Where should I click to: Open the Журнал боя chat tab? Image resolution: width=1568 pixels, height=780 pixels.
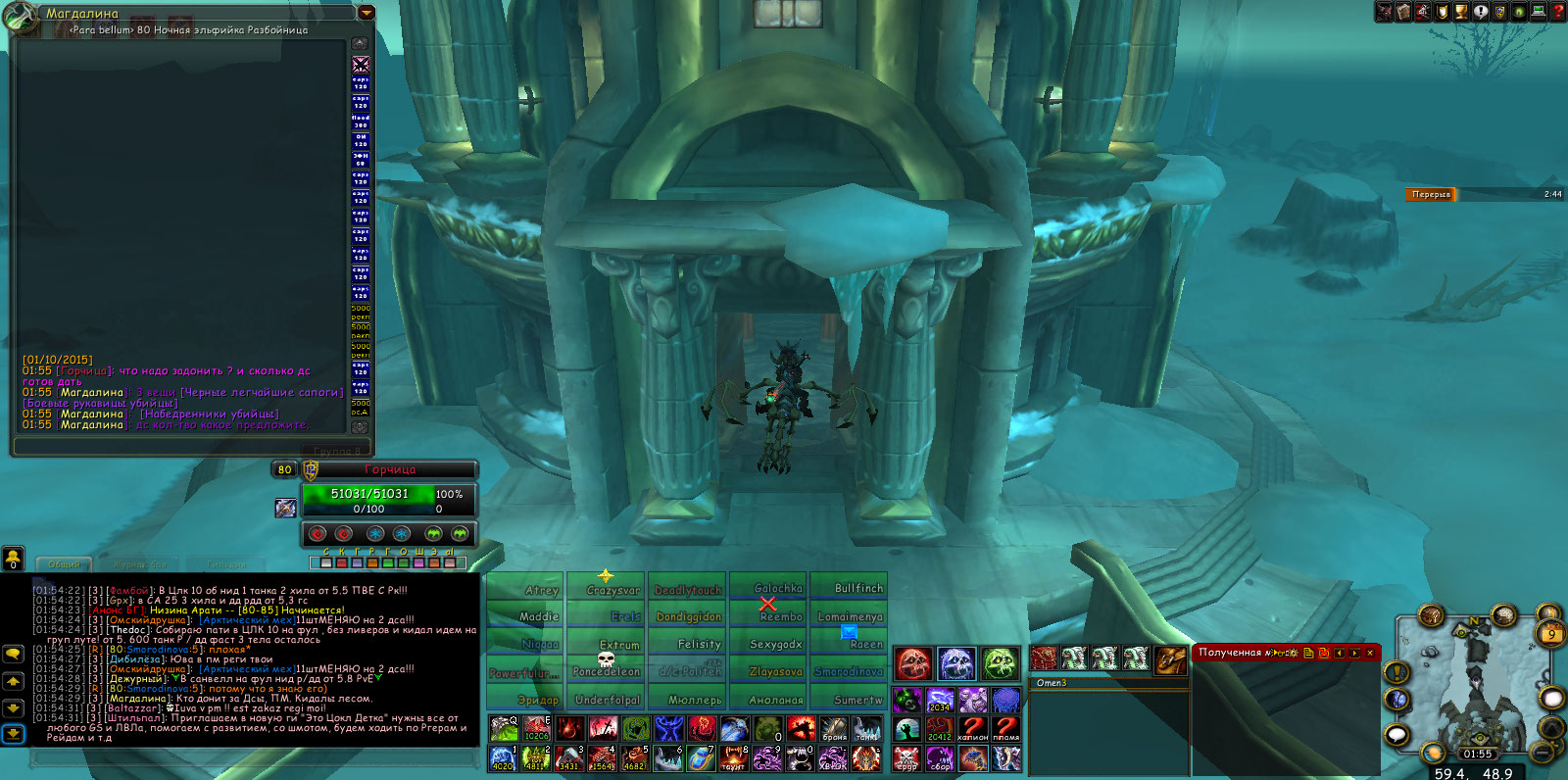tap(141, 564)
